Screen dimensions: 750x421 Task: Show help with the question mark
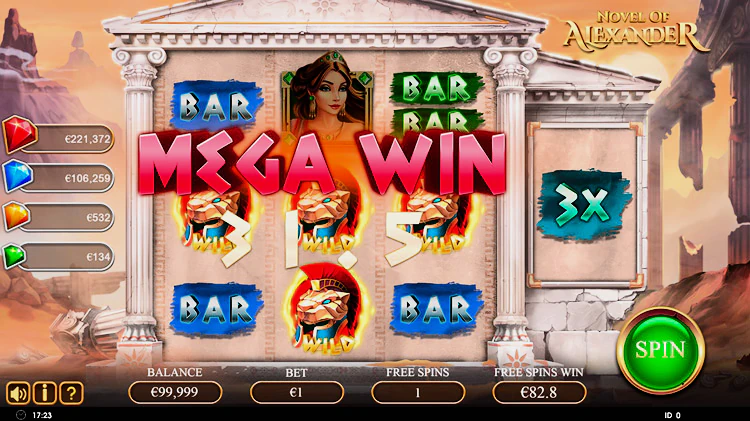[70, 393]
